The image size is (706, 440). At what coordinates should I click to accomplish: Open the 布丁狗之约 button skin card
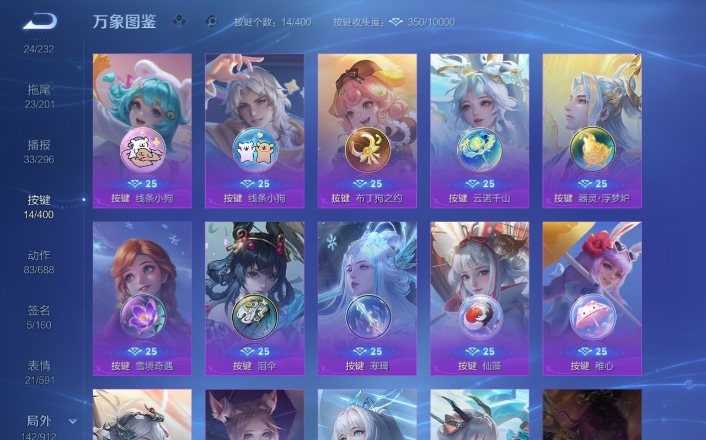coord(367,130)
